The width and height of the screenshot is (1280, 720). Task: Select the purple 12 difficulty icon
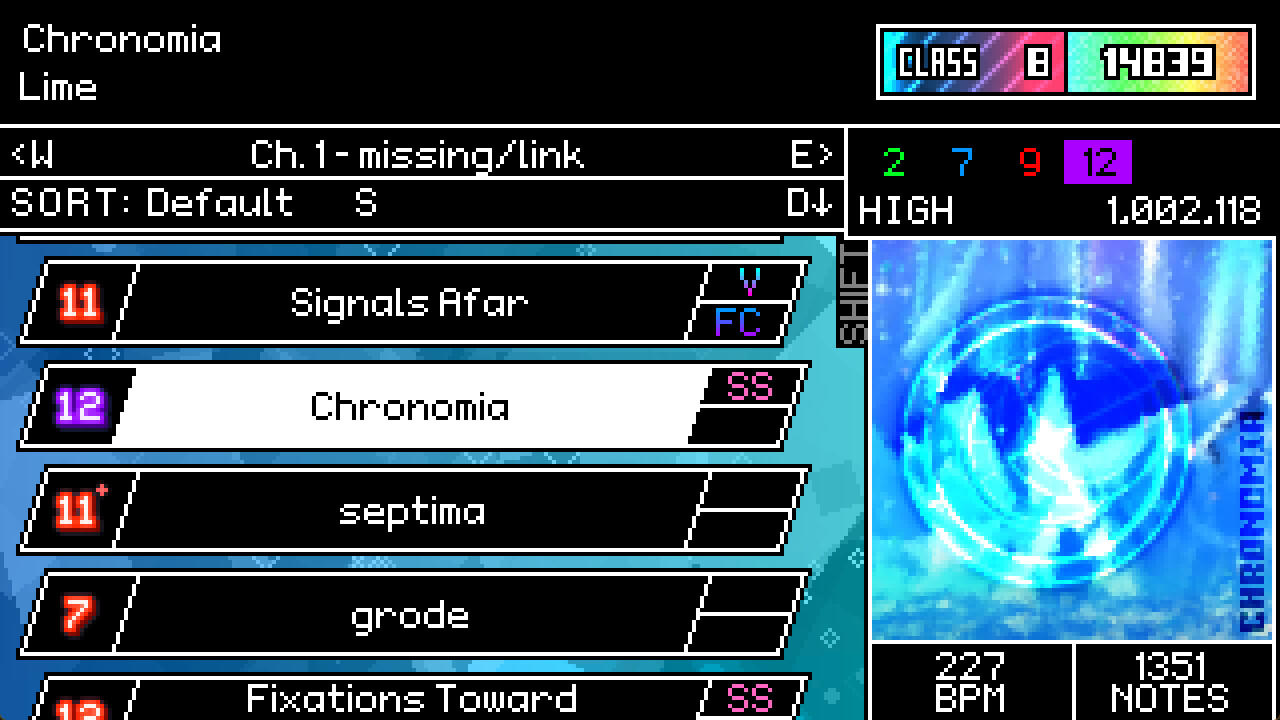click(1098, 160)
